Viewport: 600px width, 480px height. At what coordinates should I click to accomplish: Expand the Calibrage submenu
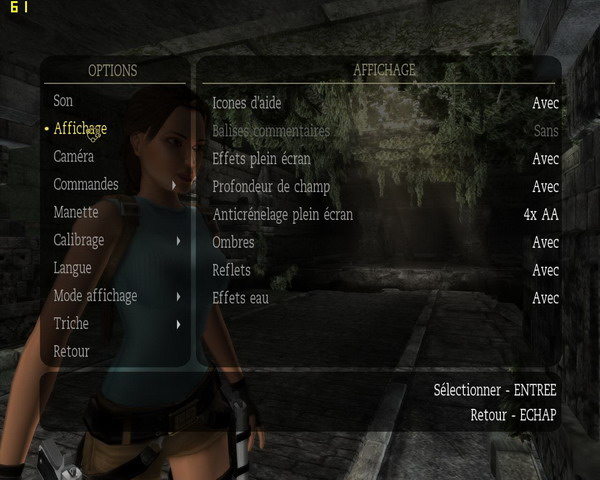79,241
